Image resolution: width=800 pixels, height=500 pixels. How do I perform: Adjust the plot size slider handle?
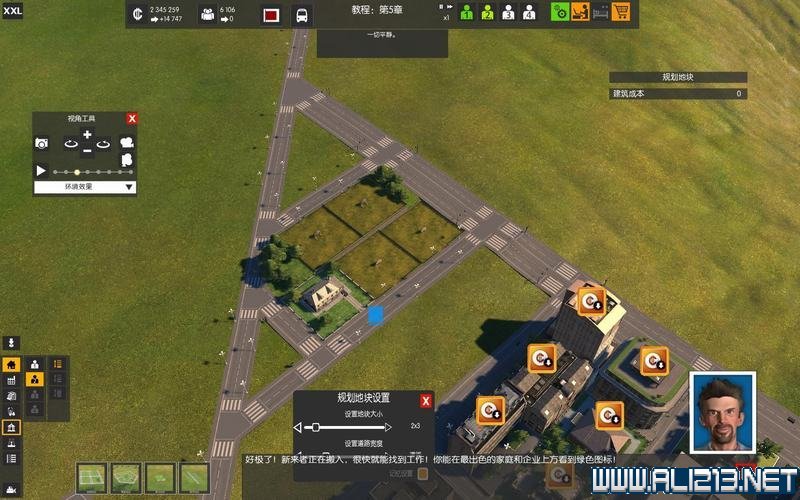(x=316, y=427)
